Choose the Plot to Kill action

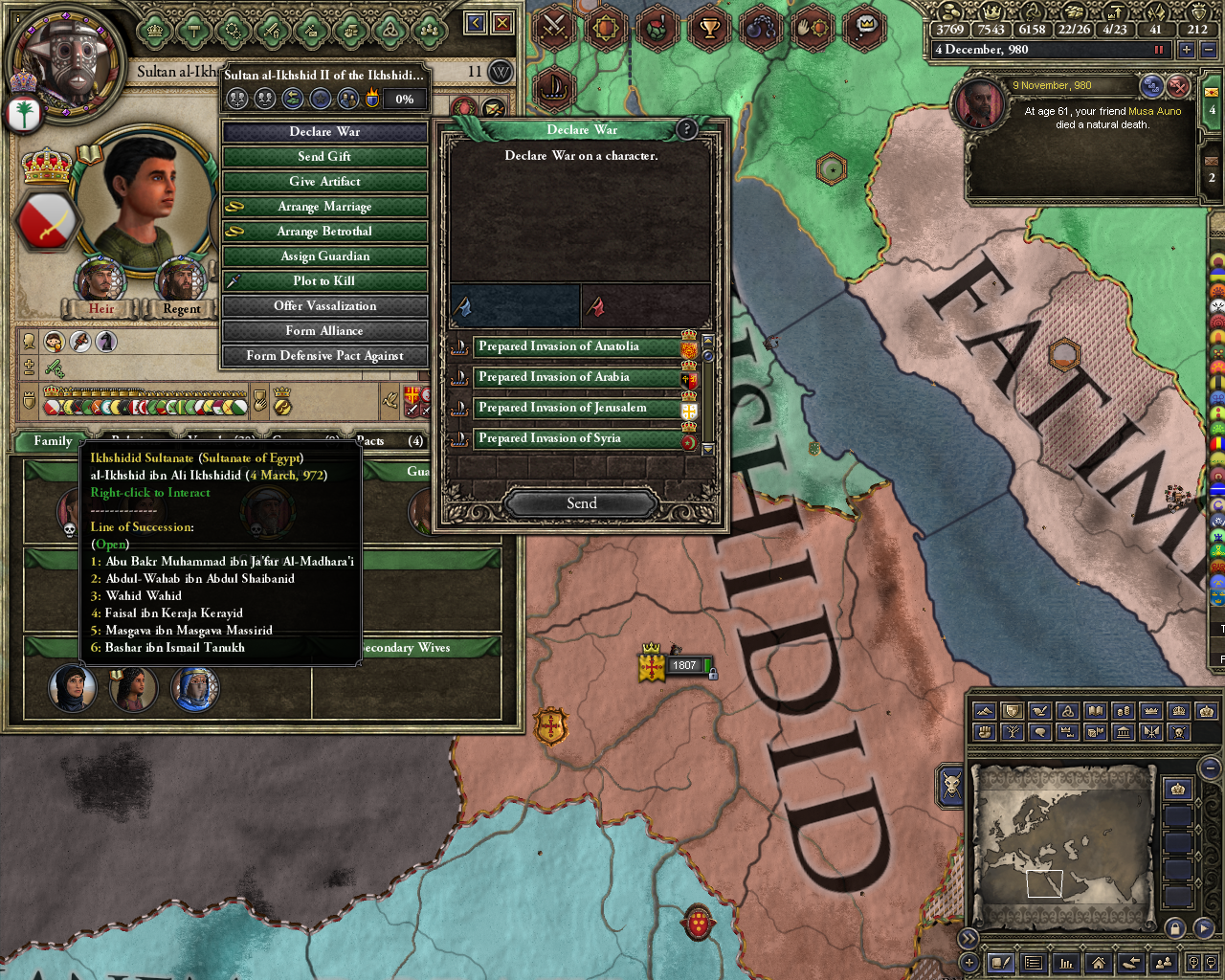click(x=324, y=280)
